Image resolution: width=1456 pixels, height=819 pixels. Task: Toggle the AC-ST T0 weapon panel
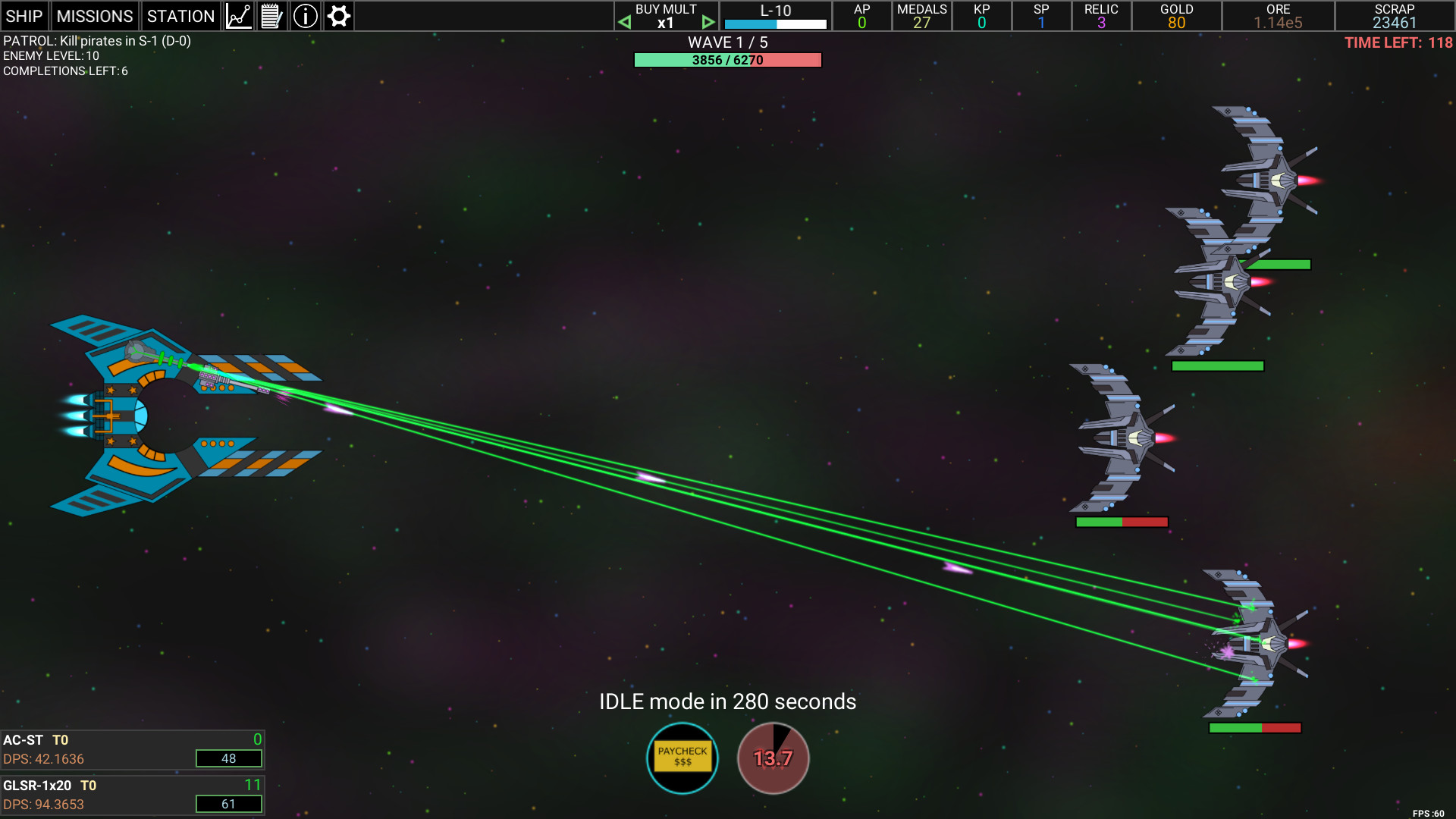[x=133, y=749]
